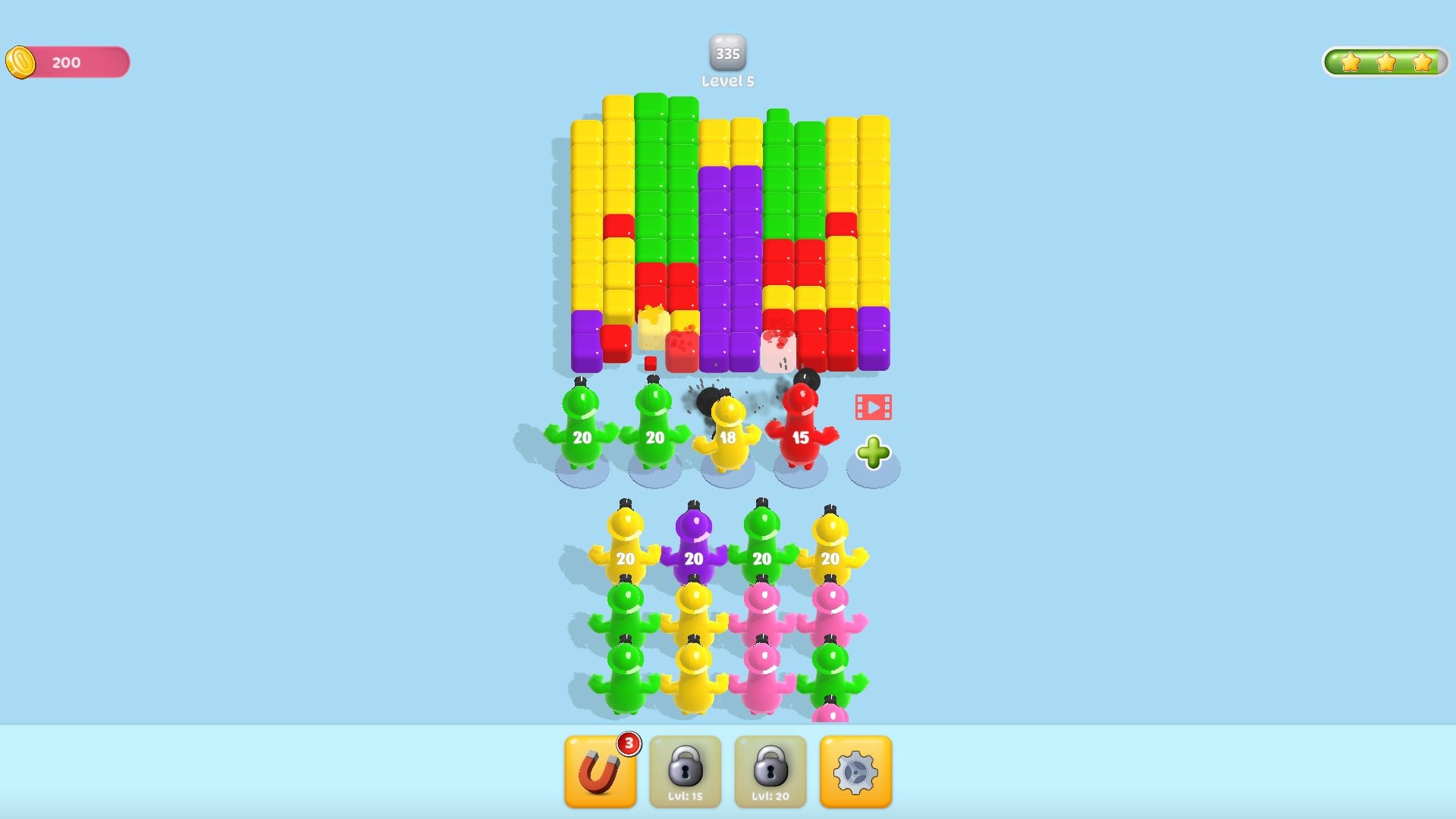
Task: Tap the locked Lvl: 20 booster
Action: pos(770,771)
